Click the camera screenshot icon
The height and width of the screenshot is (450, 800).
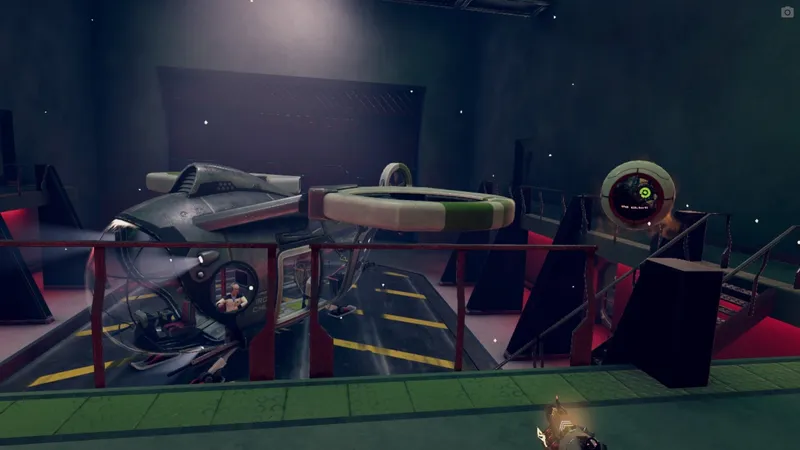(x=787, y=12)
